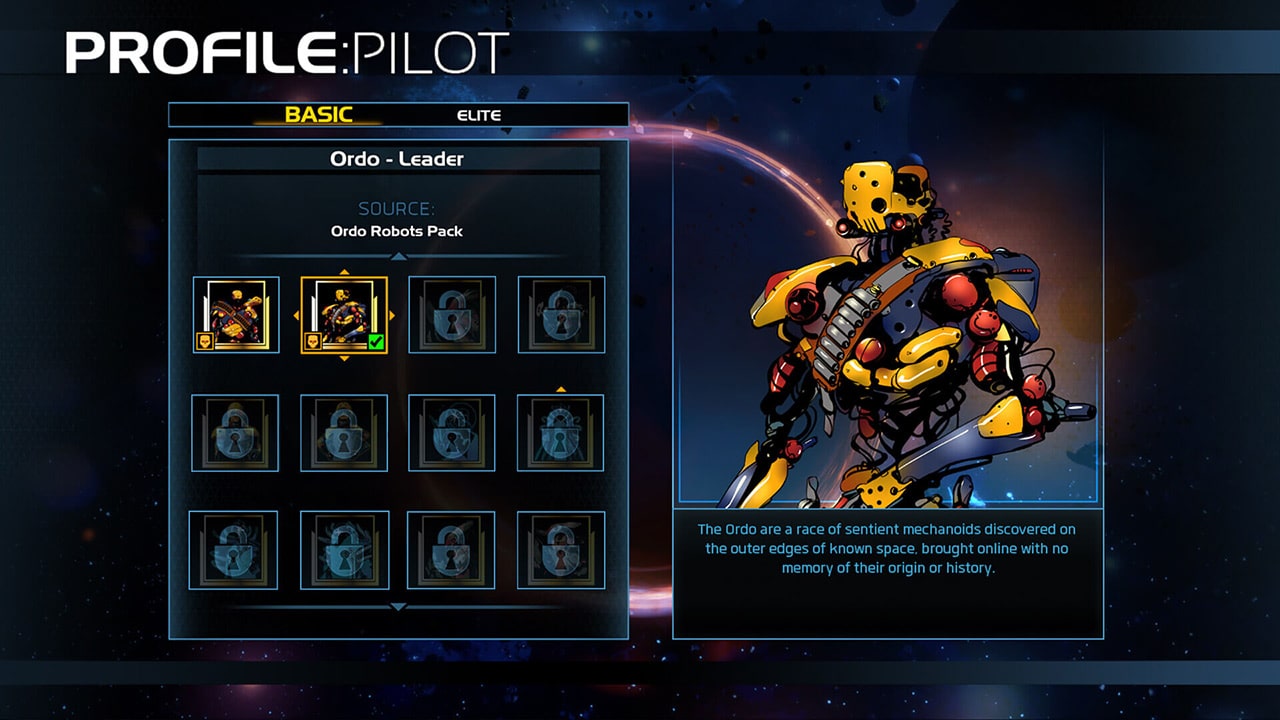Click the Ordo - Leader title bar

tap(398, 158)
